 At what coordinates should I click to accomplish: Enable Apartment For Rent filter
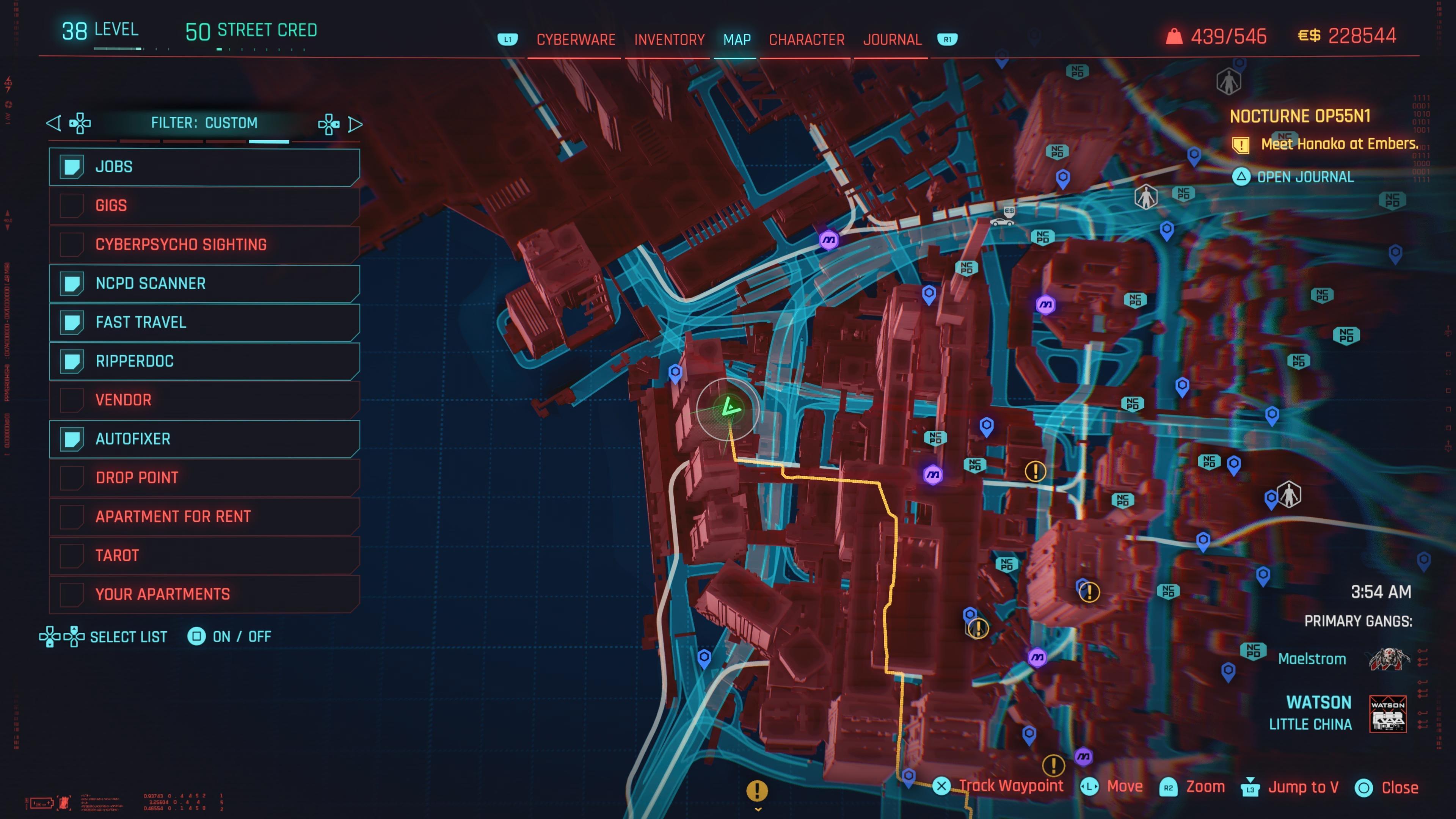tap(204, 516)
